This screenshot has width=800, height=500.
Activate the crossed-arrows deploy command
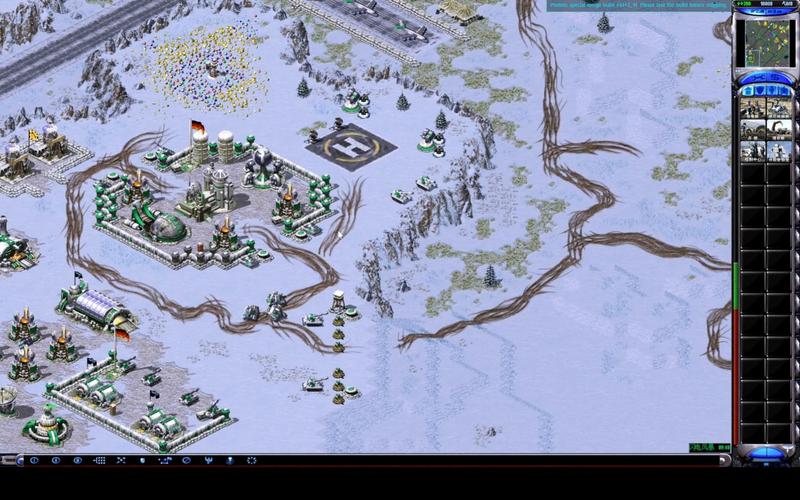point(121,461)
